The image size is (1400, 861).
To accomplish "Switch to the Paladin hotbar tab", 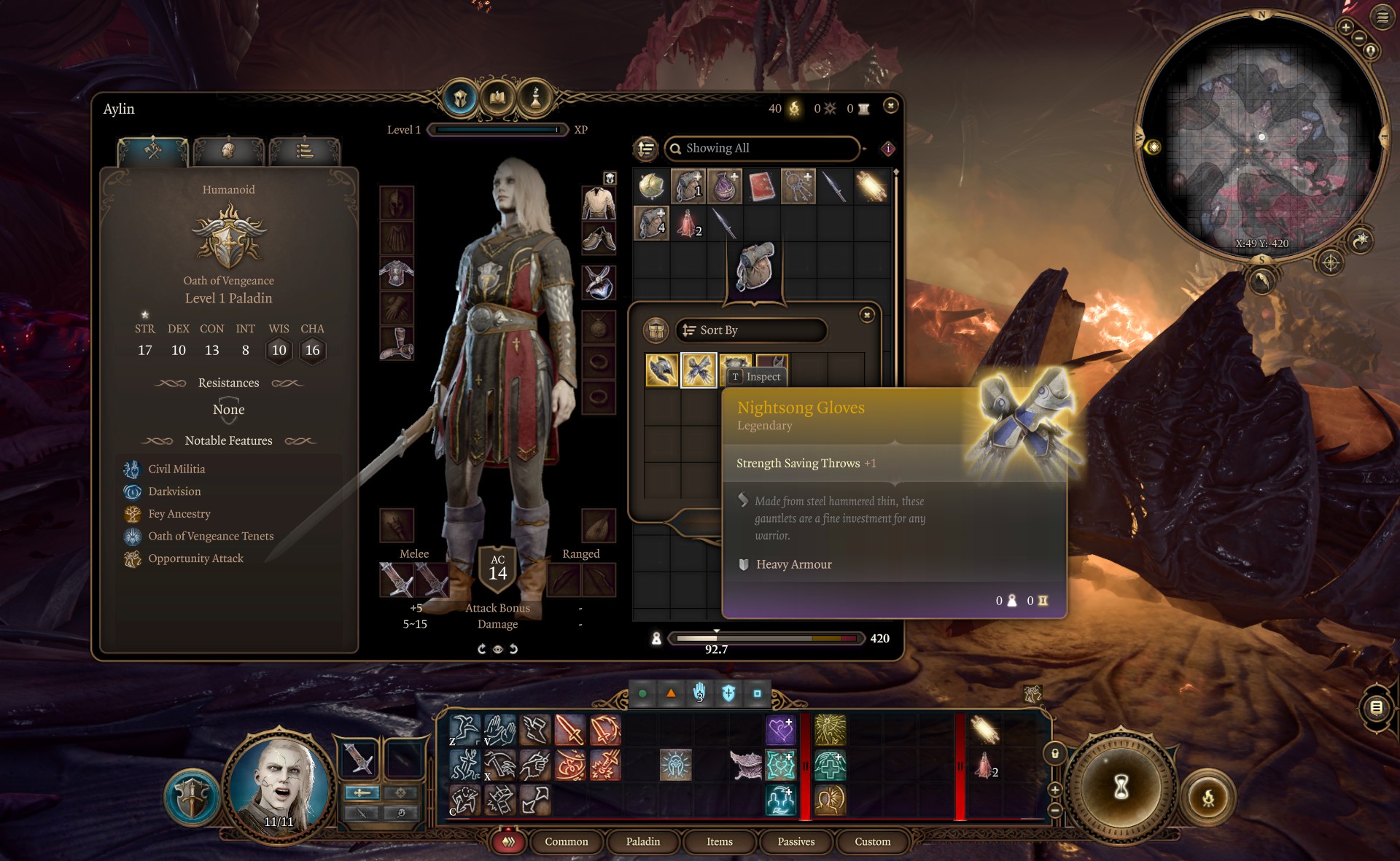I will pos(642,841).
